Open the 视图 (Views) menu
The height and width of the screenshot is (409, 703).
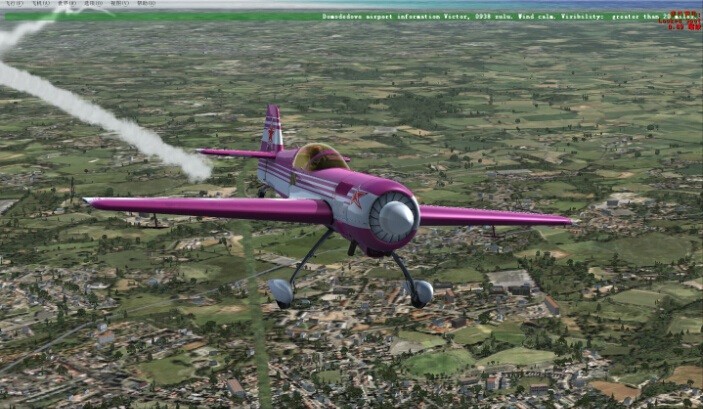[x=119, y=3]
